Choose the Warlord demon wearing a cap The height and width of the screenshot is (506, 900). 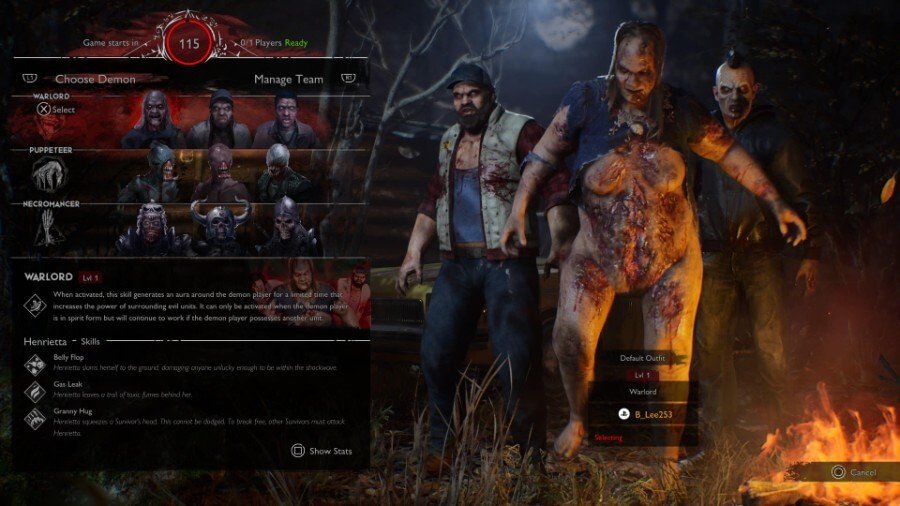[x=220, y=120]
